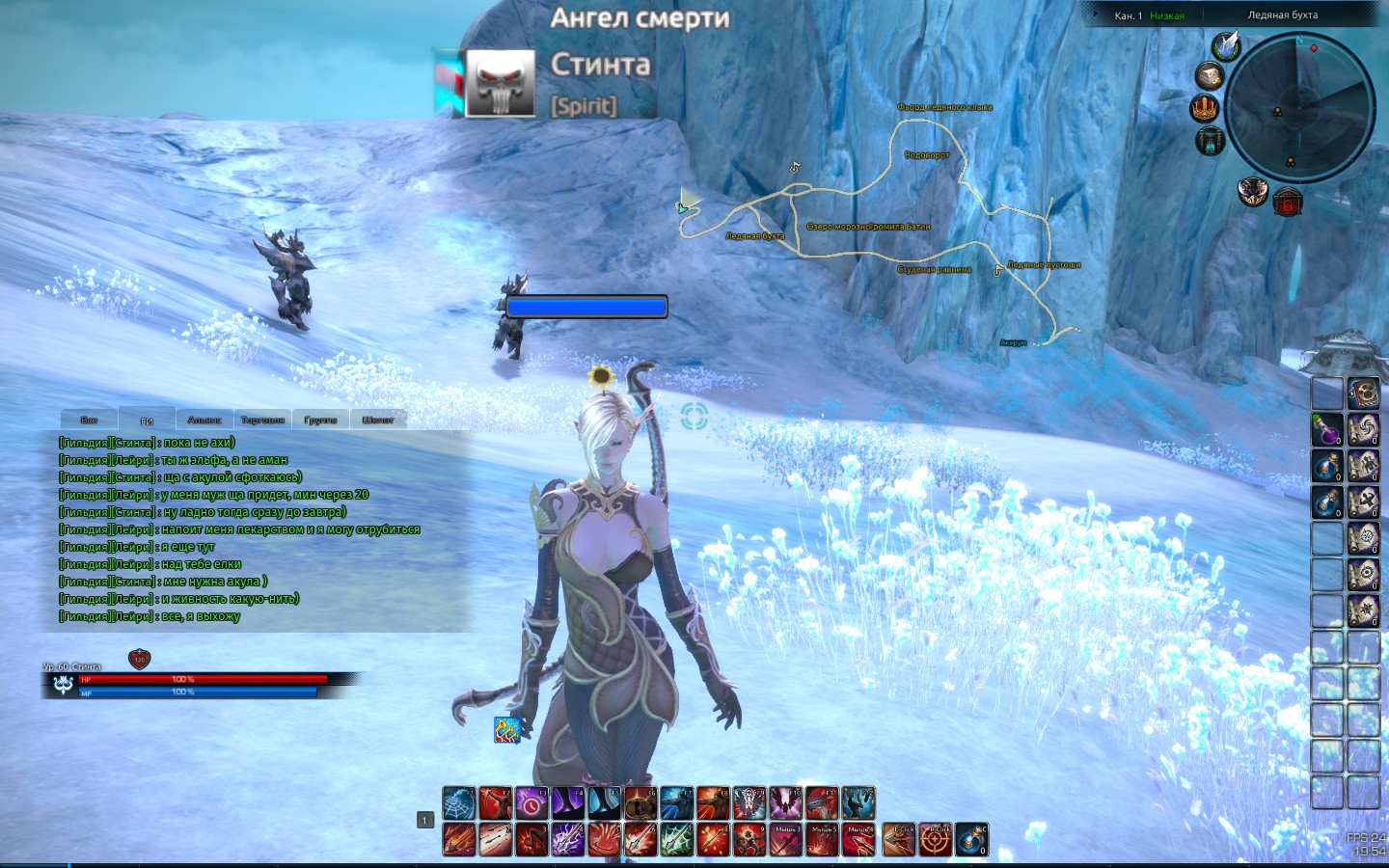1389x868 pixels.
Task: Switch to the "Все" chat tab
Action: [x=89, y=420]
